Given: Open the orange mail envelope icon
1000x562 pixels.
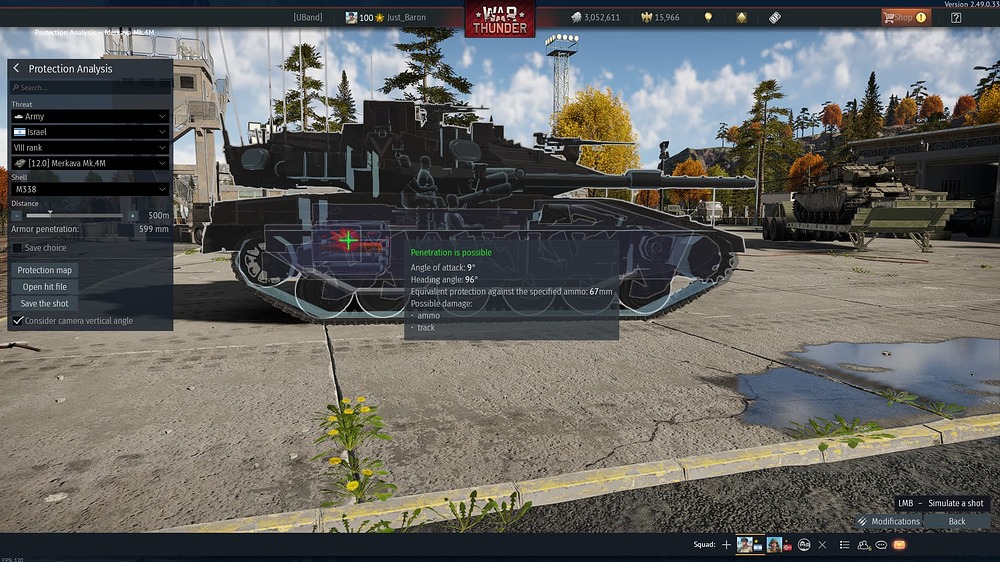Looking at the screenshot, I should [x=899, y=545].
